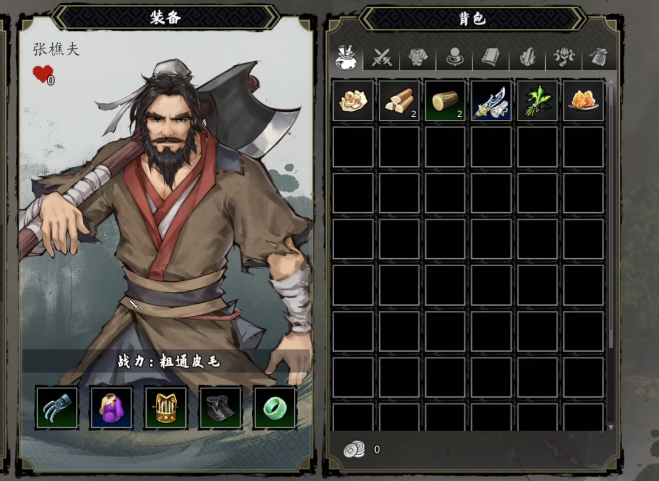Choose the jade ring equipment slot
This screenshot has width=659, height=481.
tap(274, 407)
